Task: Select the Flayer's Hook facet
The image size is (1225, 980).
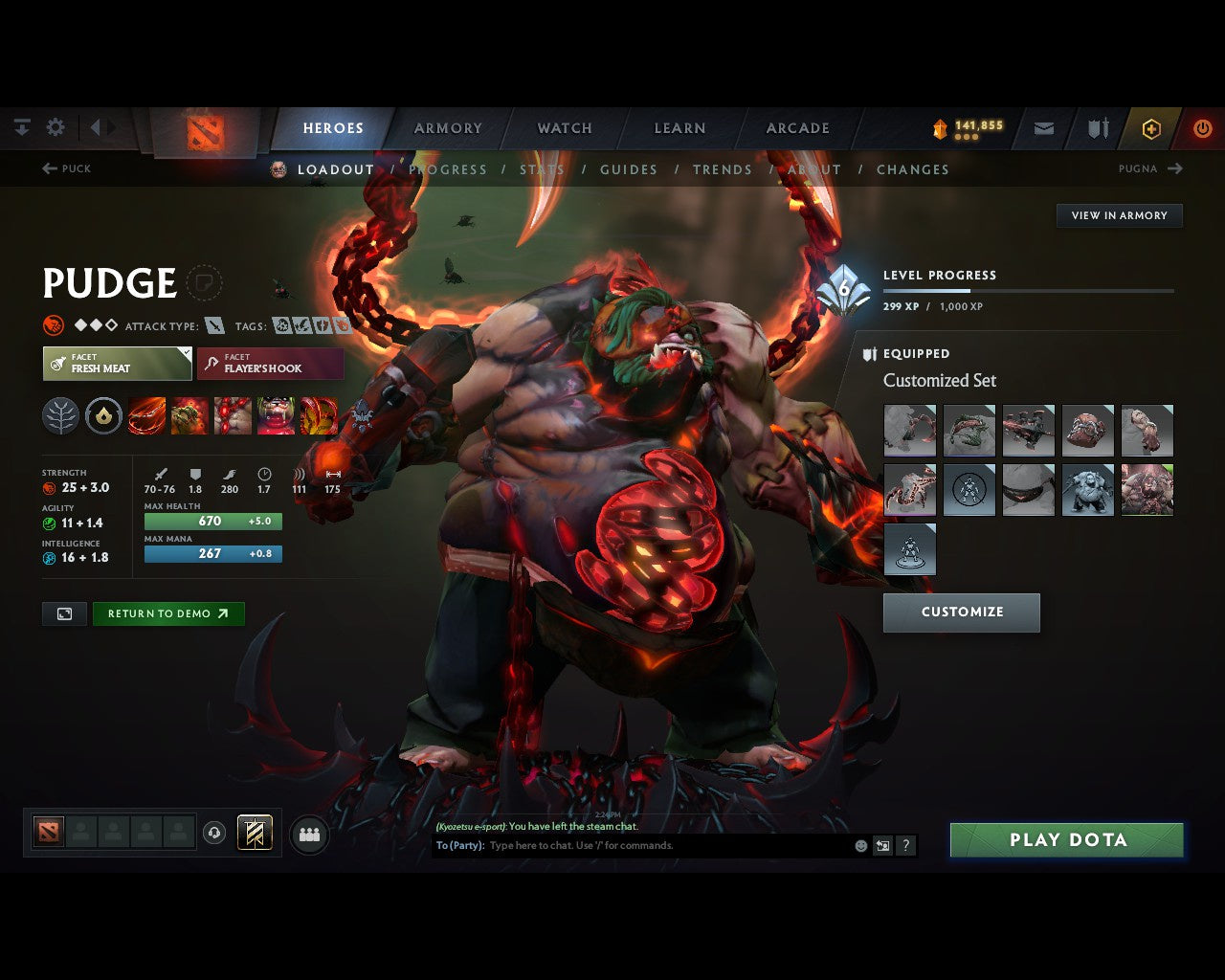Action: click(x=270, y=364)
